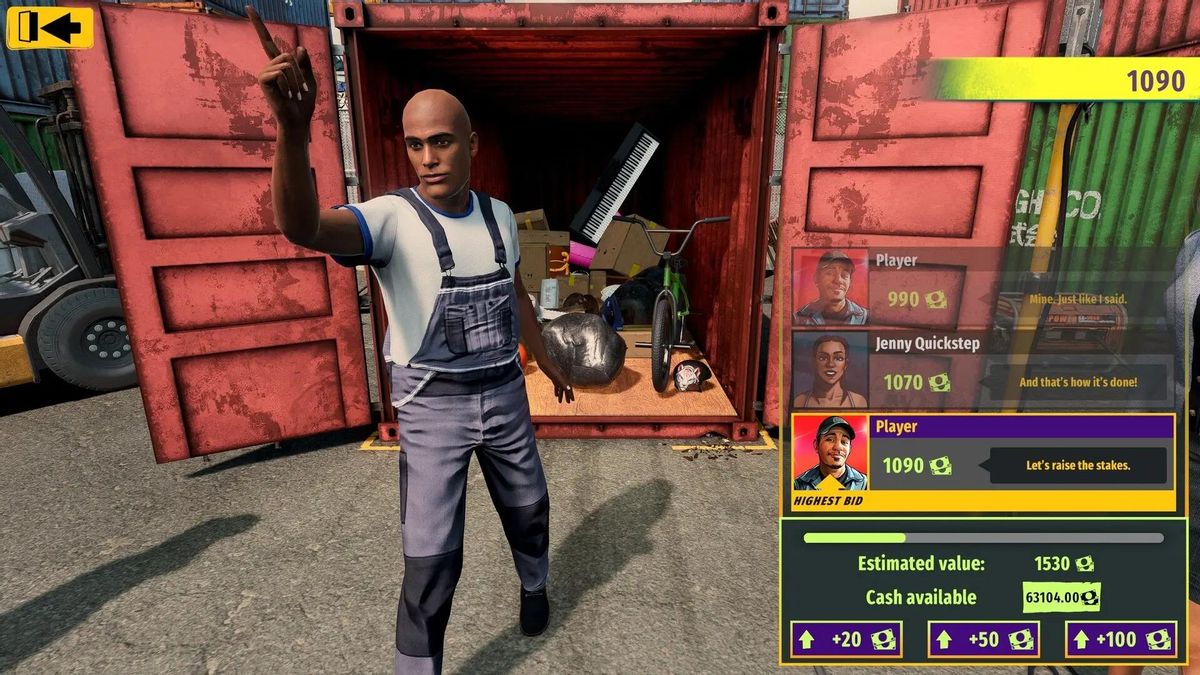Raise the bid by +100
The width and height of the screenshot is (1200, 675).
pos(1120,639)
